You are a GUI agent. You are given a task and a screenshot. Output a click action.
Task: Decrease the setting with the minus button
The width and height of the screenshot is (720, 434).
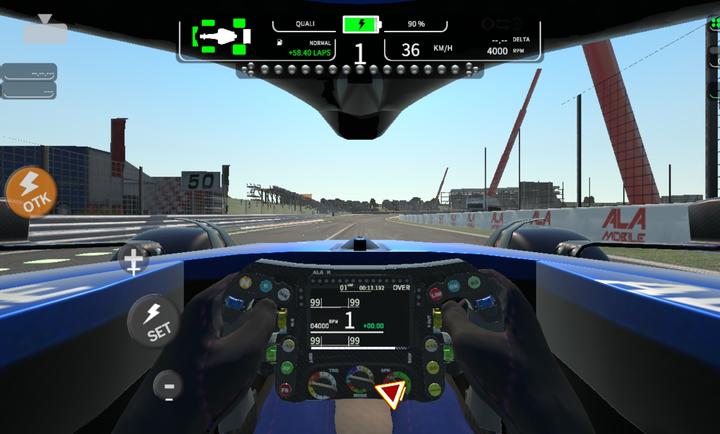point(167,386)
